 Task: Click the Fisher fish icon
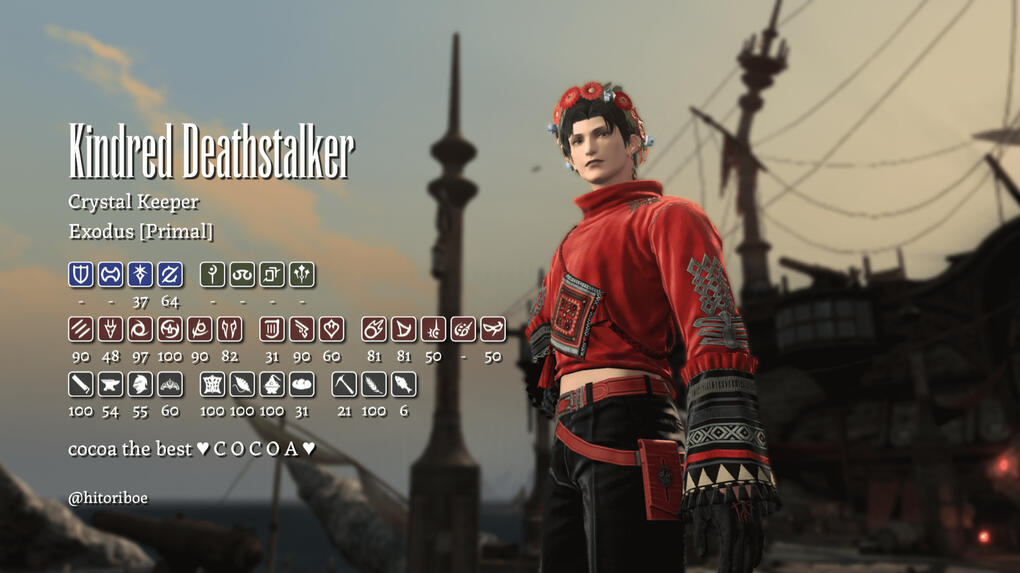click(x=404, y=384)
